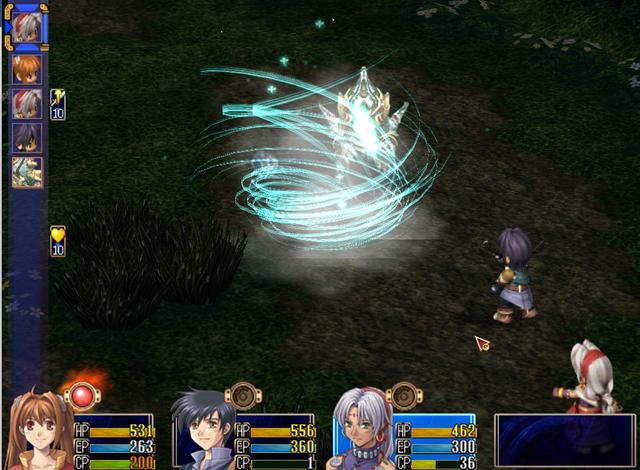Choose the dark-haired portrait in the turn order
Screen dimensions: 640x470
pos(26,136)
